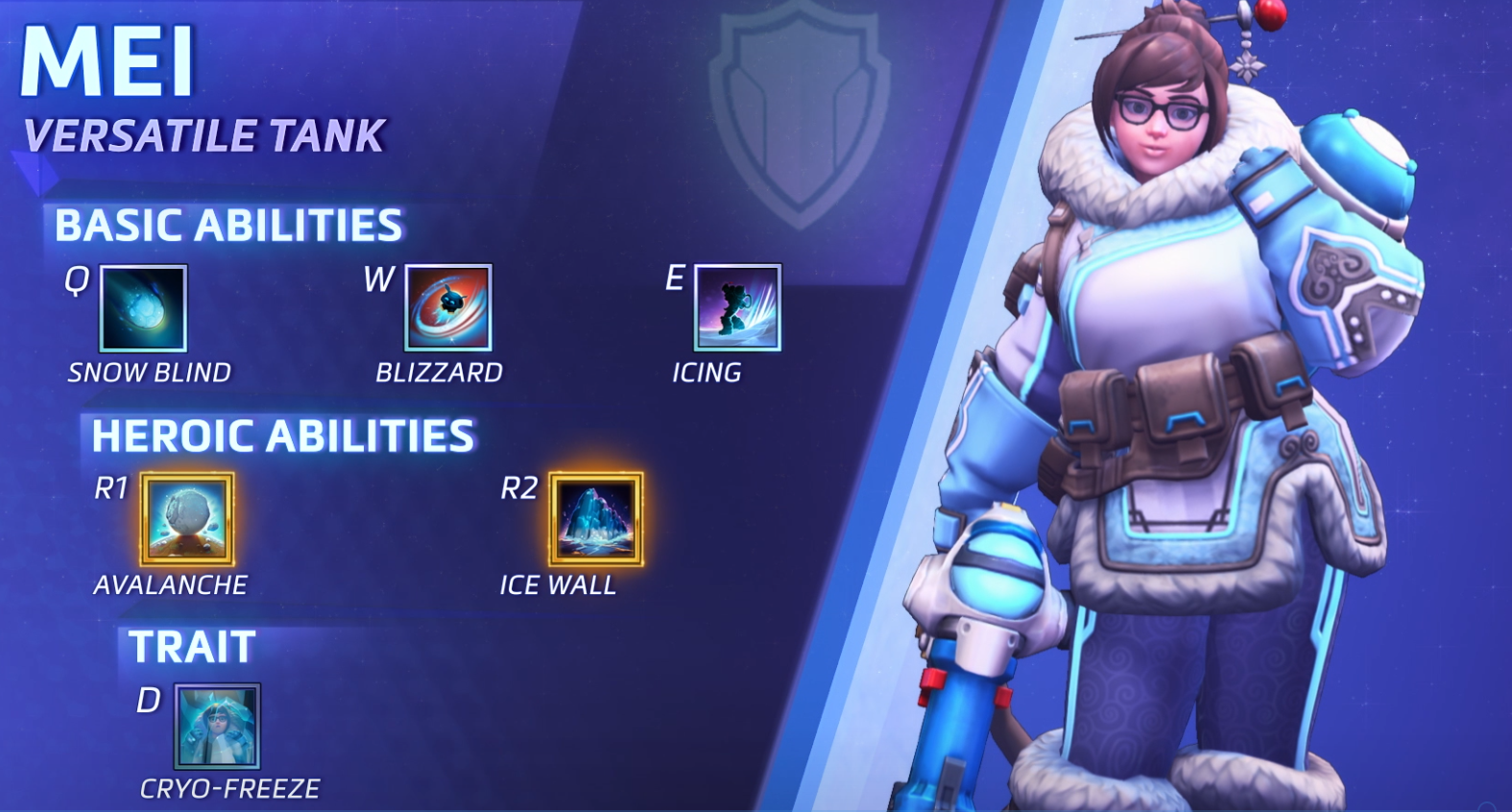The width and height of the screenshot is (1512, 812).
Task: Activate the Cryo-Freeze trait icon
Action: coord(217,727)
